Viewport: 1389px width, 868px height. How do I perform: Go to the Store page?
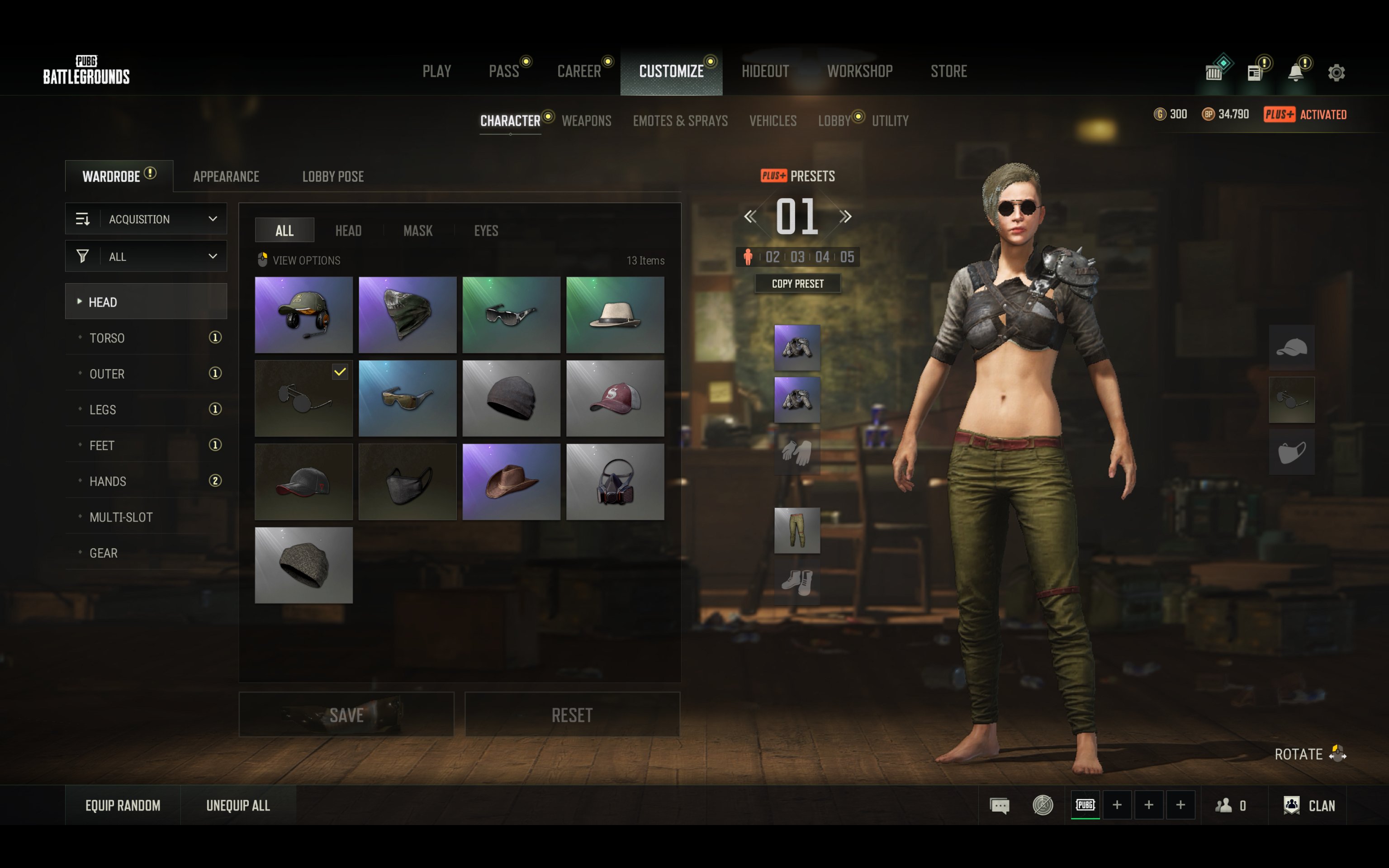(948, 71)
